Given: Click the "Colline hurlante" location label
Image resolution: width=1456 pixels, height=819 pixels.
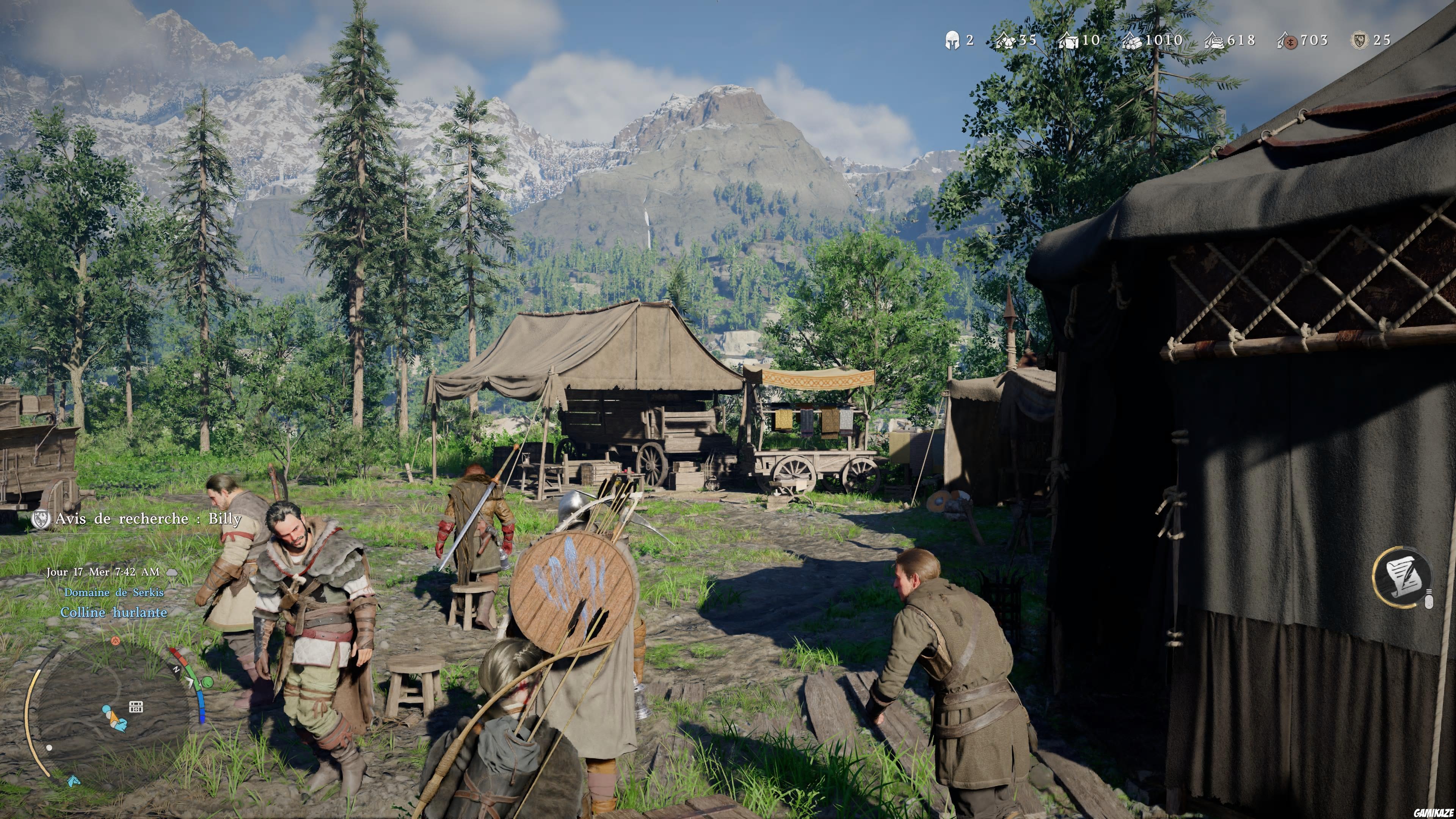Looking at the screenshot, I should (x=114, y=612).
